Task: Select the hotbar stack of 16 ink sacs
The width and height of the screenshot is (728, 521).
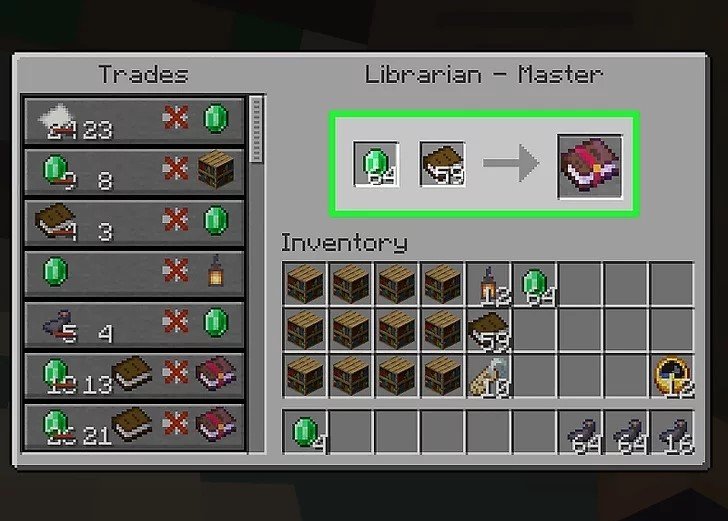Action: coord(672,433)
